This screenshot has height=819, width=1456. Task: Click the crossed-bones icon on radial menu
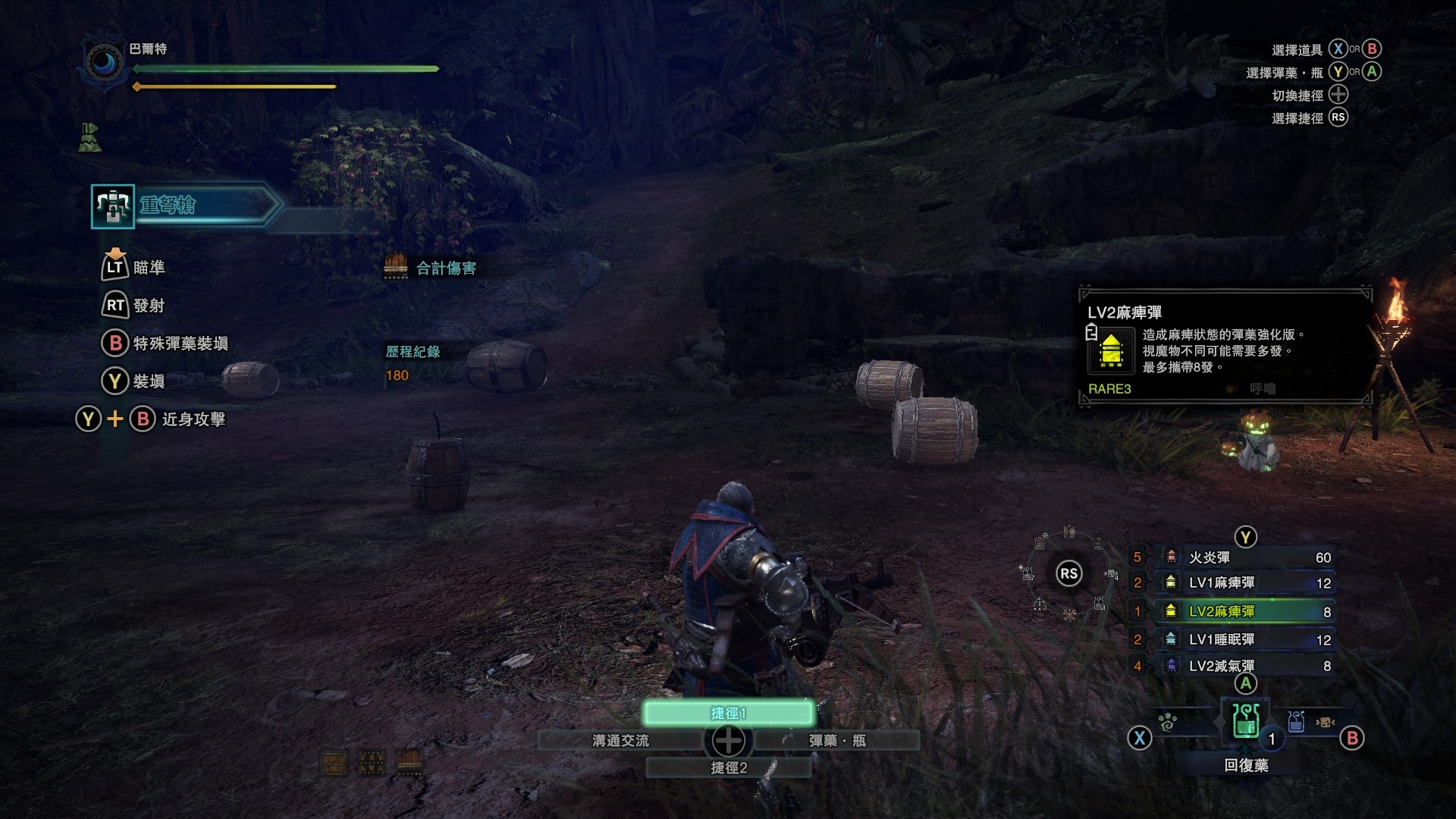pos(1069,615)
